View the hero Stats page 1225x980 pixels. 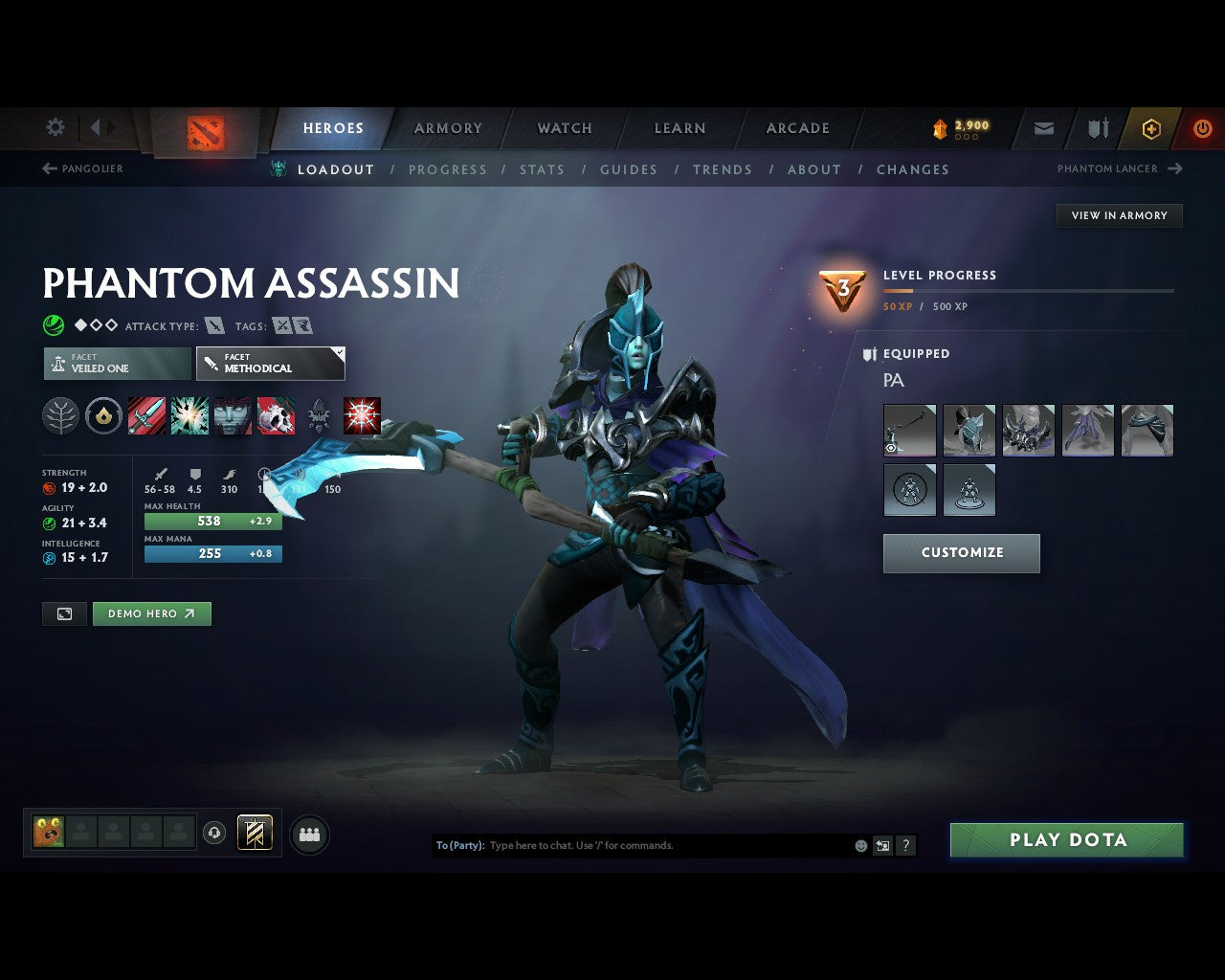542,169
